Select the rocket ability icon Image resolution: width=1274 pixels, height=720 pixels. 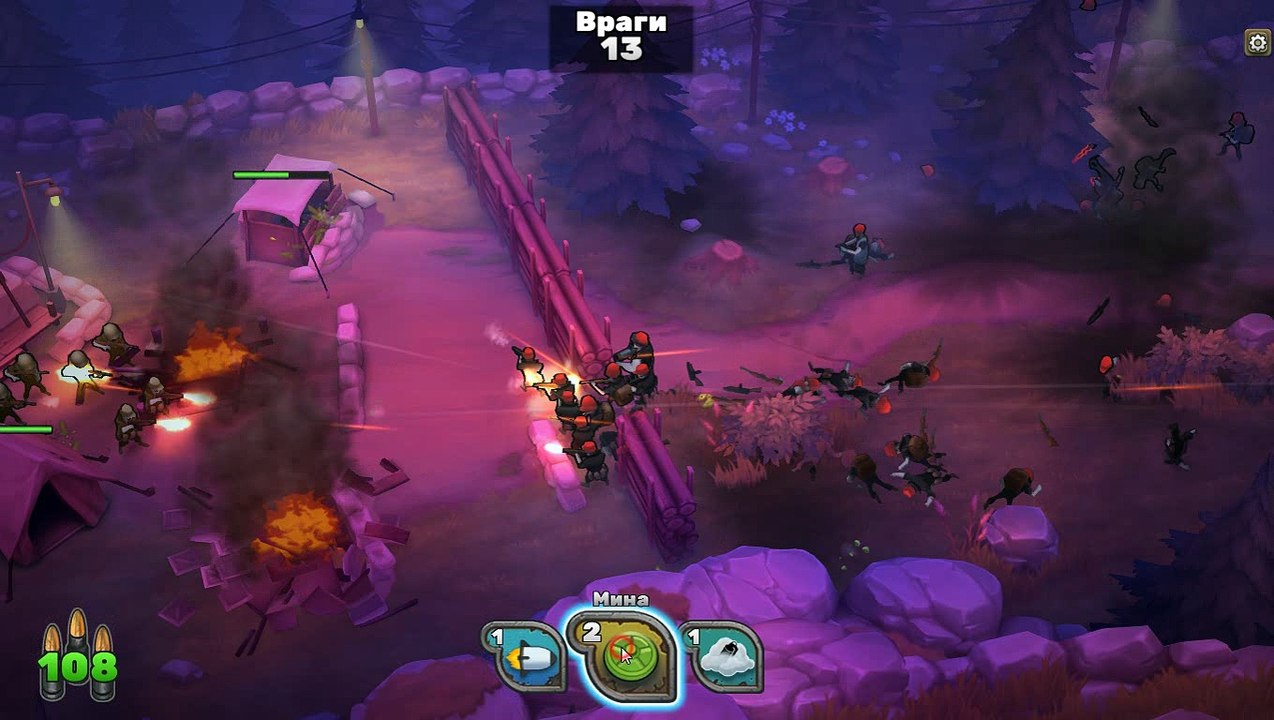(x=527, y=657)
